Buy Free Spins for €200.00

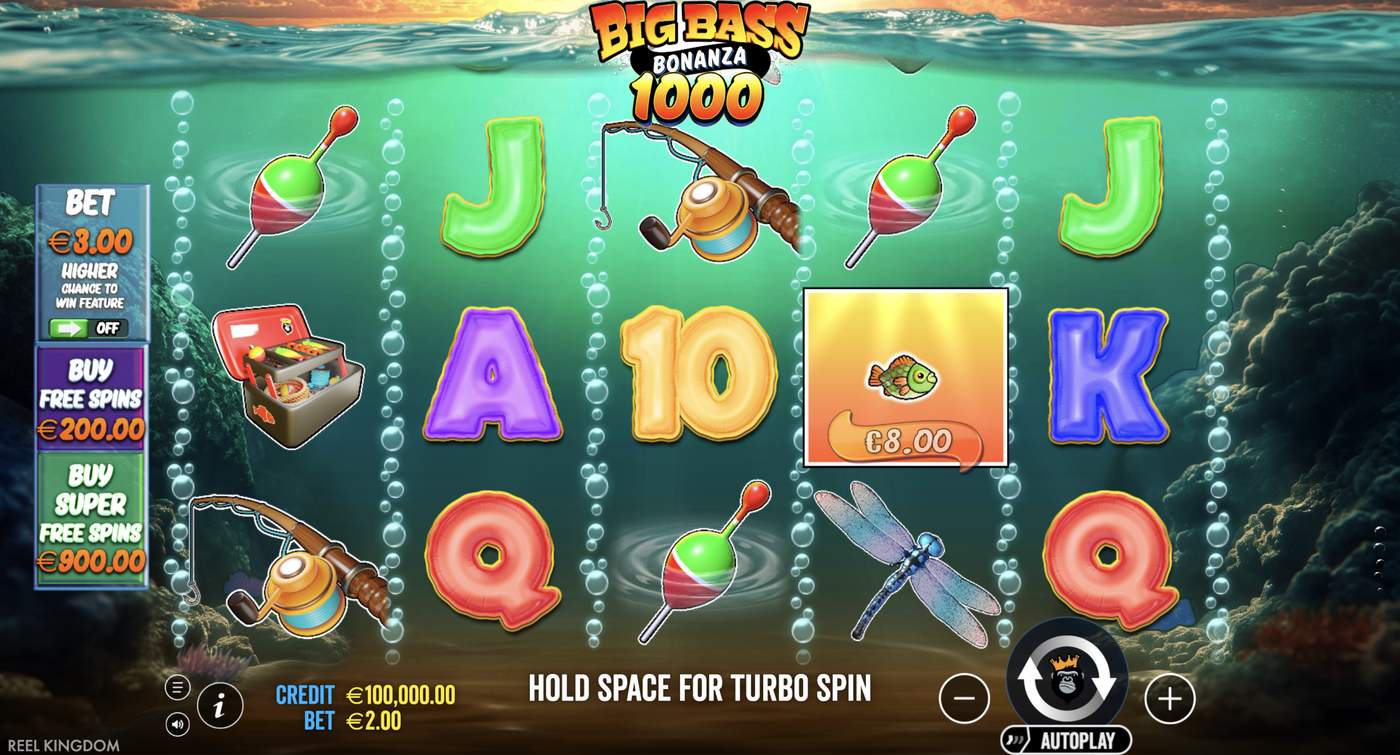[93, 400]
